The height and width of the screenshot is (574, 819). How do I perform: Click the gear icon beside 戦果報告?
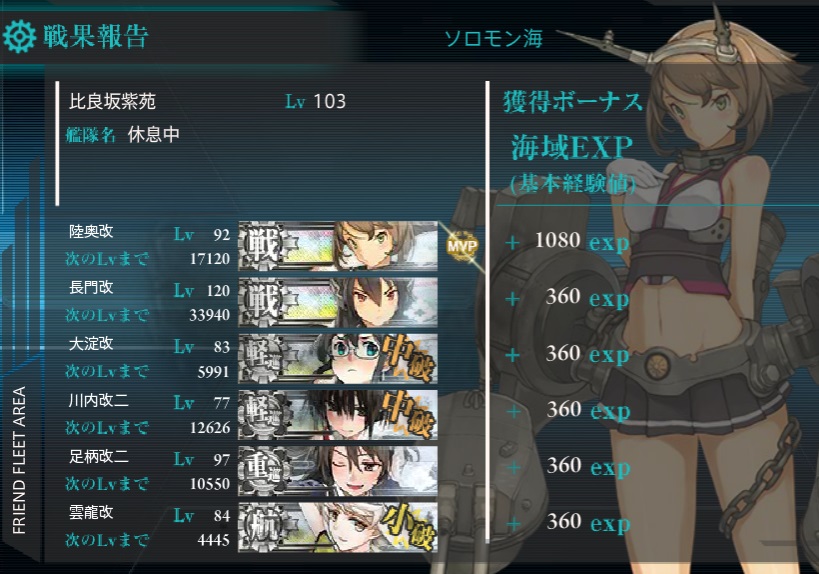click(x=20, y=38)
